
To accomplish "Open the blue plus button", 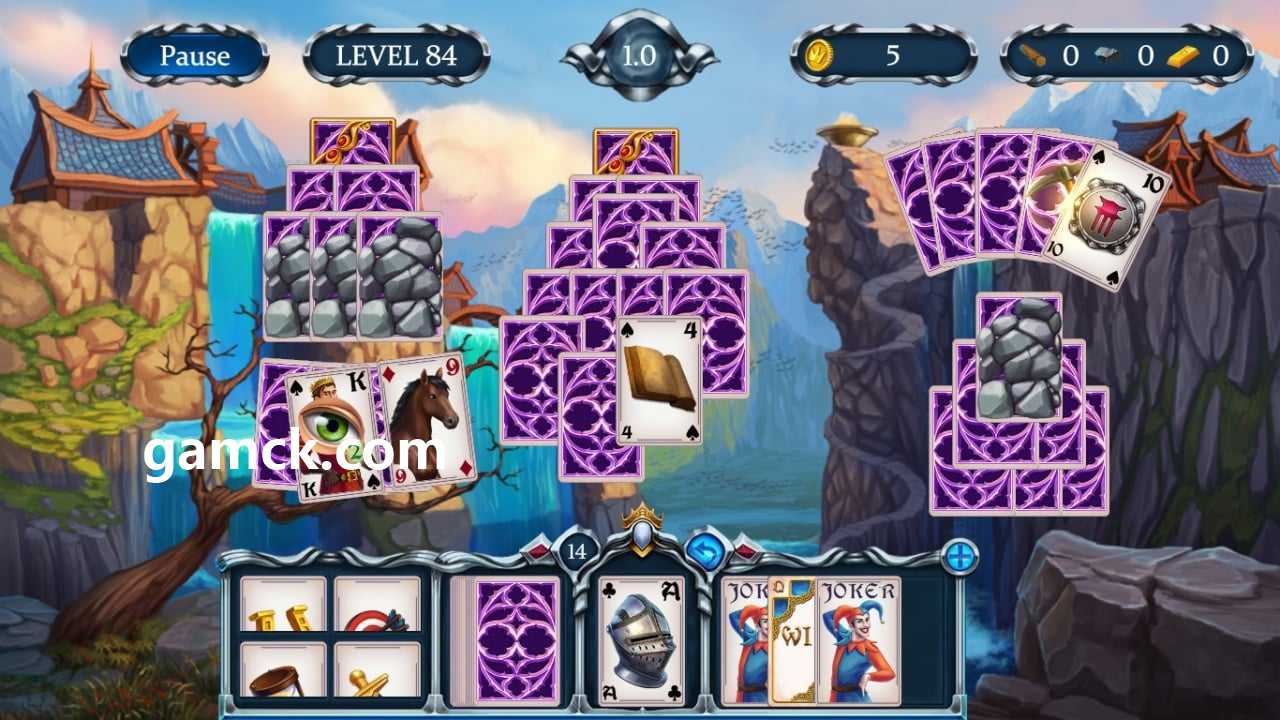I will (x=960, y=557).
